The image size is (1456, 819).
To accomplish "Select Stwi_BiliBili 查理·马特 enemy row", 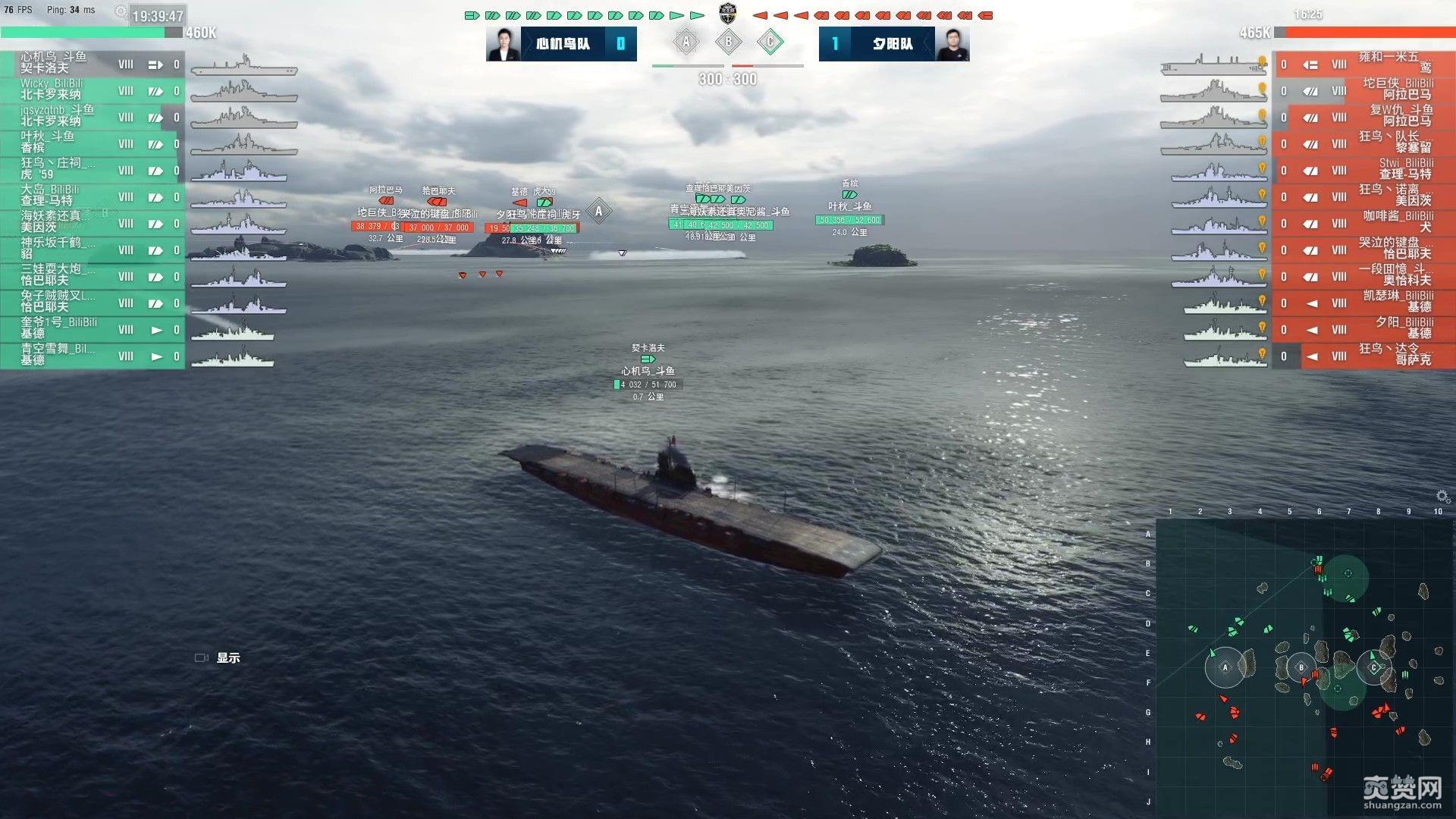I will (x=1365, y=170).
